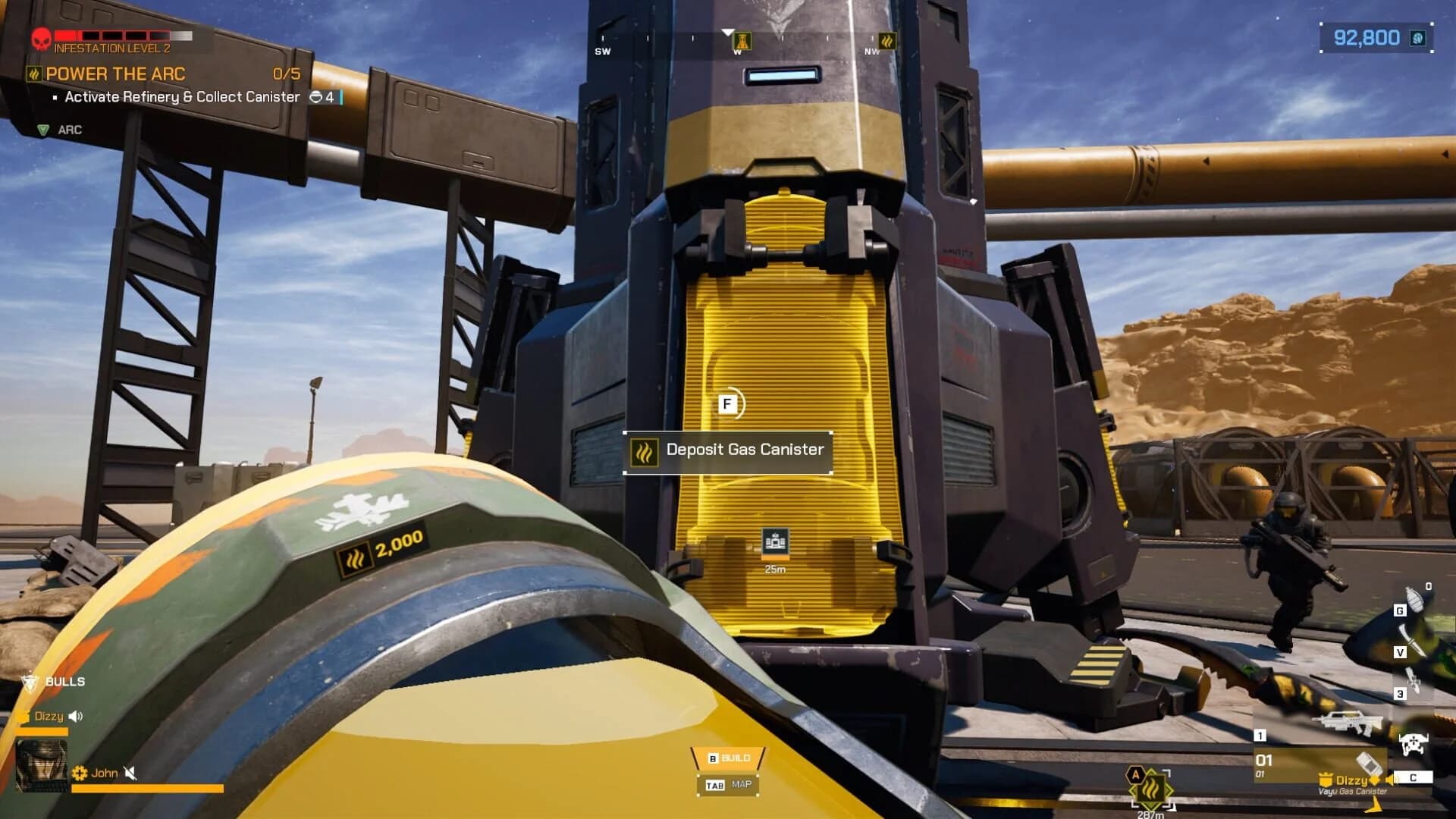Click John's player portrait thumbnail
Viewport: 1456px width, 819px height.
point(42,766)
